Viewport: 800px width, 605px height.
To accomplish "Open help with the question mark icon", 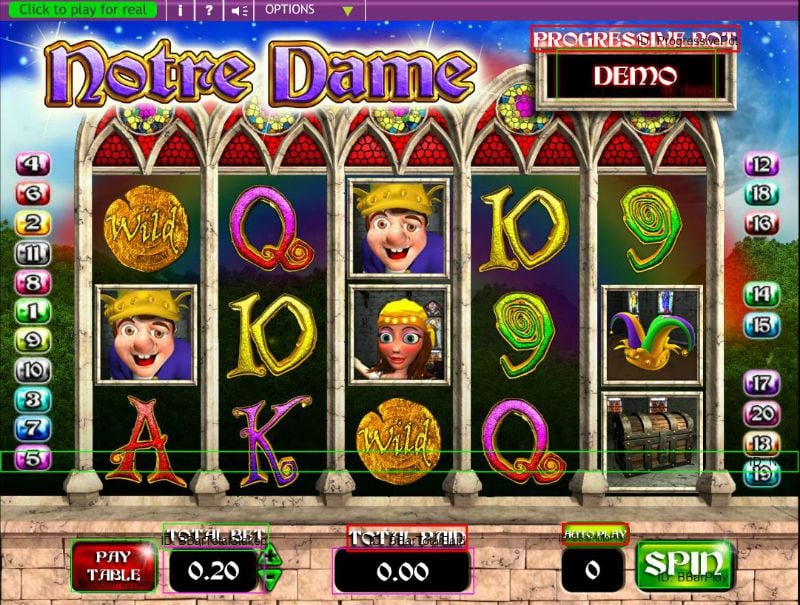I will tap(208, 10).
